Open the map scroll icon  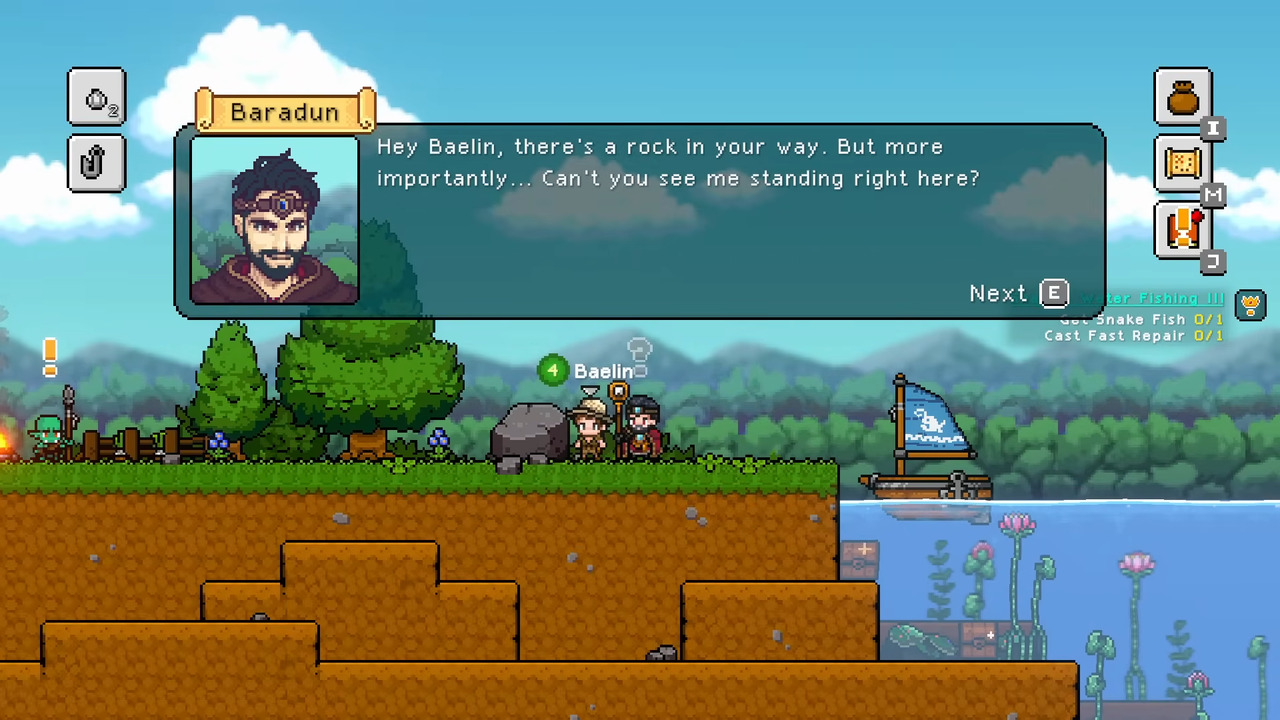[x=1182, y=163]
